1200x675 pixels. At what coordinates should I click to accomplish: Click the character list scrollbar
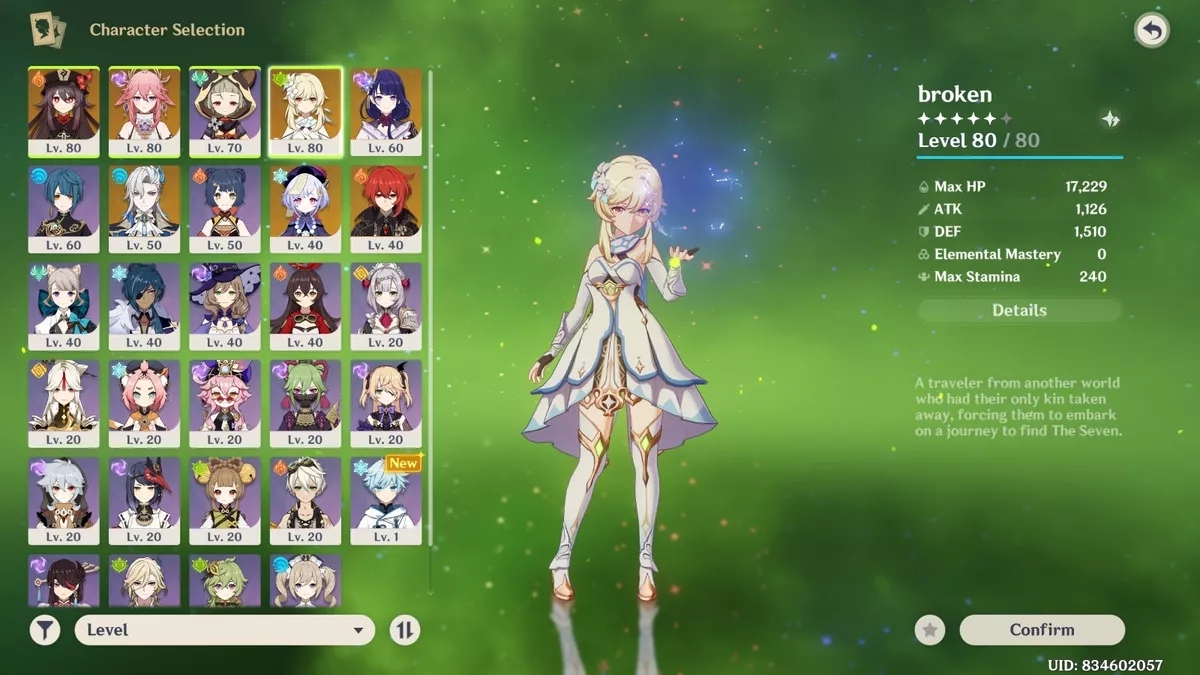tap(430, 300)
